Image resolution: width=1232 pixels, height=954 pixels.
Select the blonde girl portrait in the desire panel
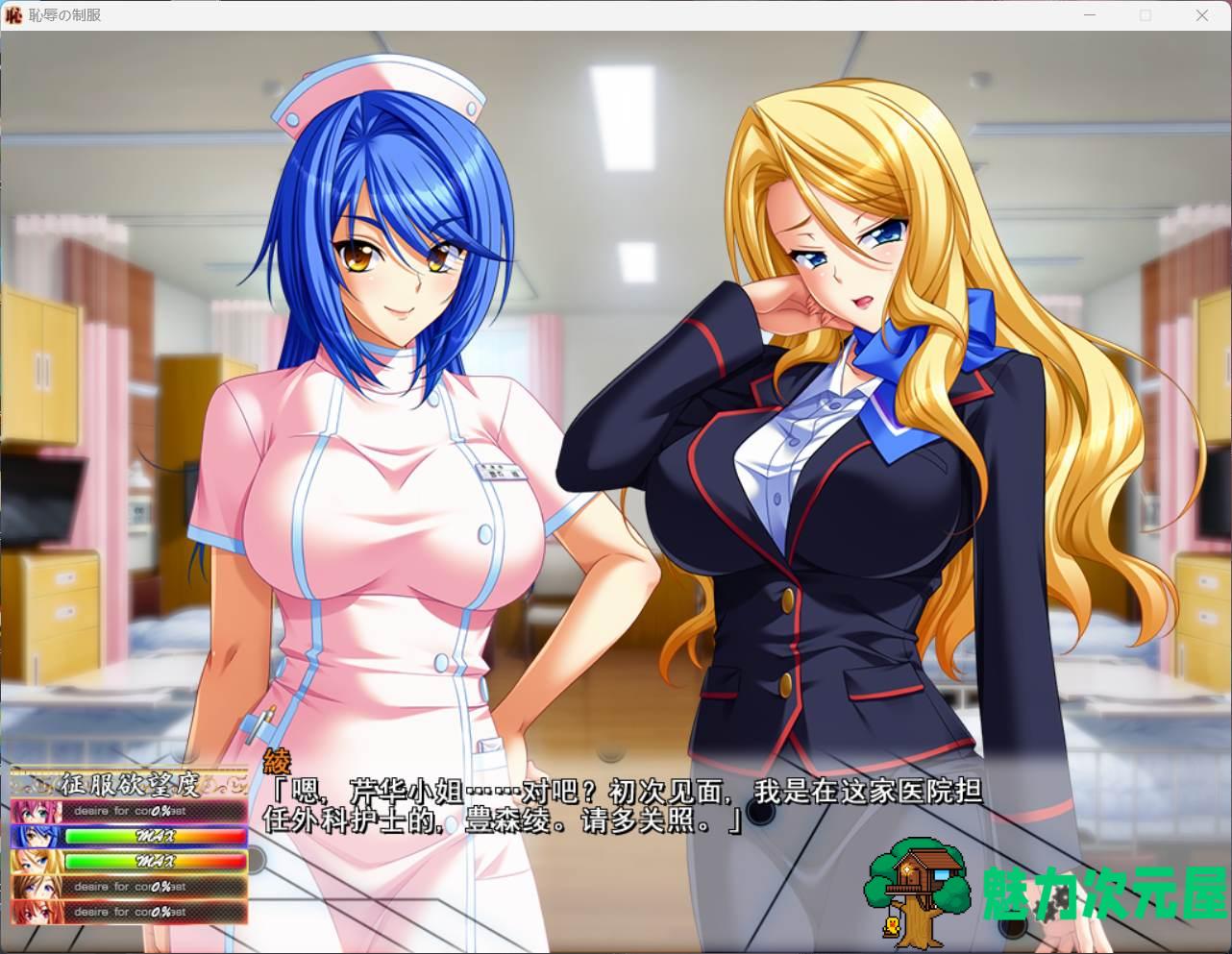coord(37,861)
